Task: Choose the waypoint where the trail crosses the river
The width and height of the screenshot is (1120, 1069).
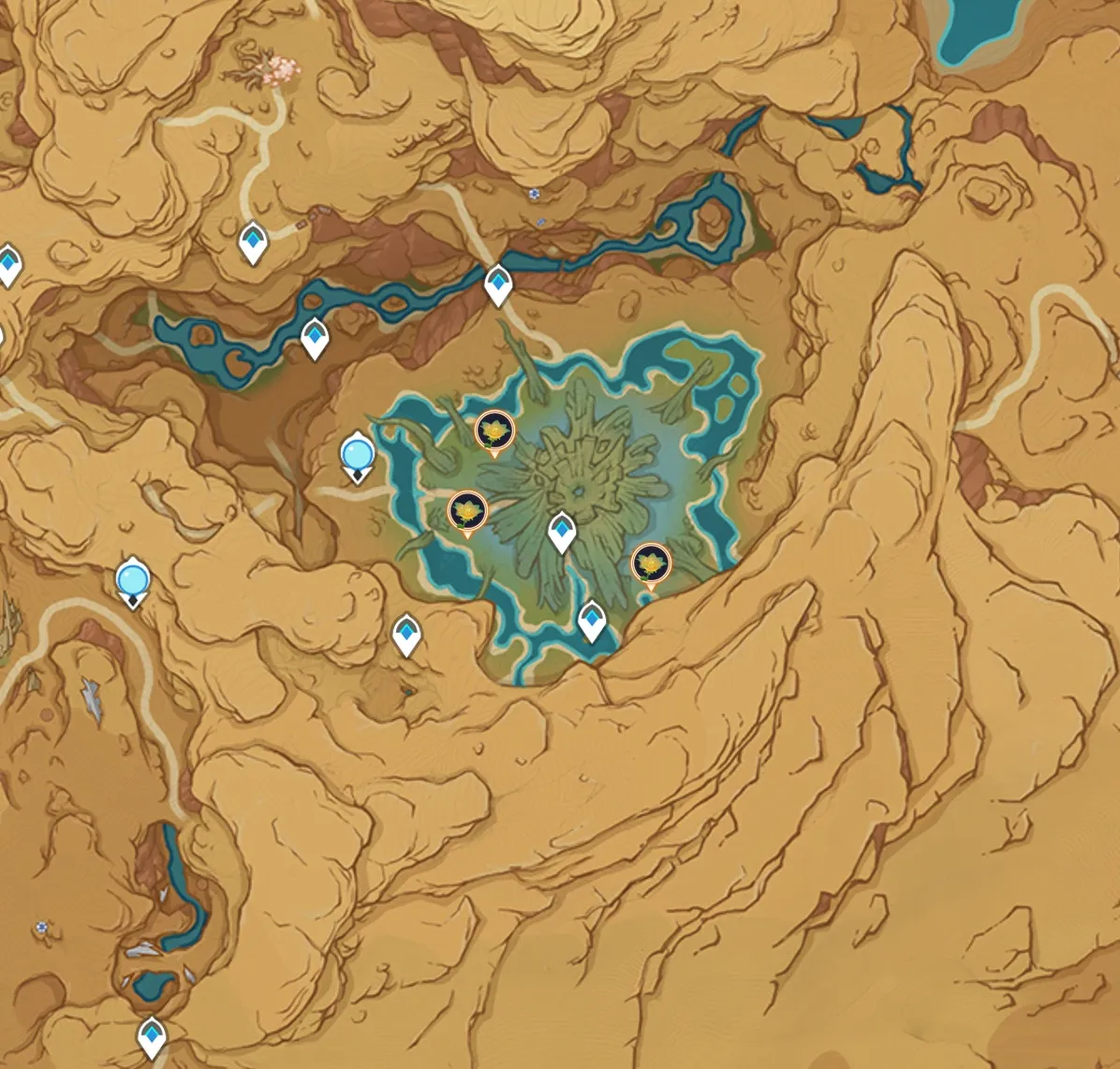Action: [x=498, y=284]
